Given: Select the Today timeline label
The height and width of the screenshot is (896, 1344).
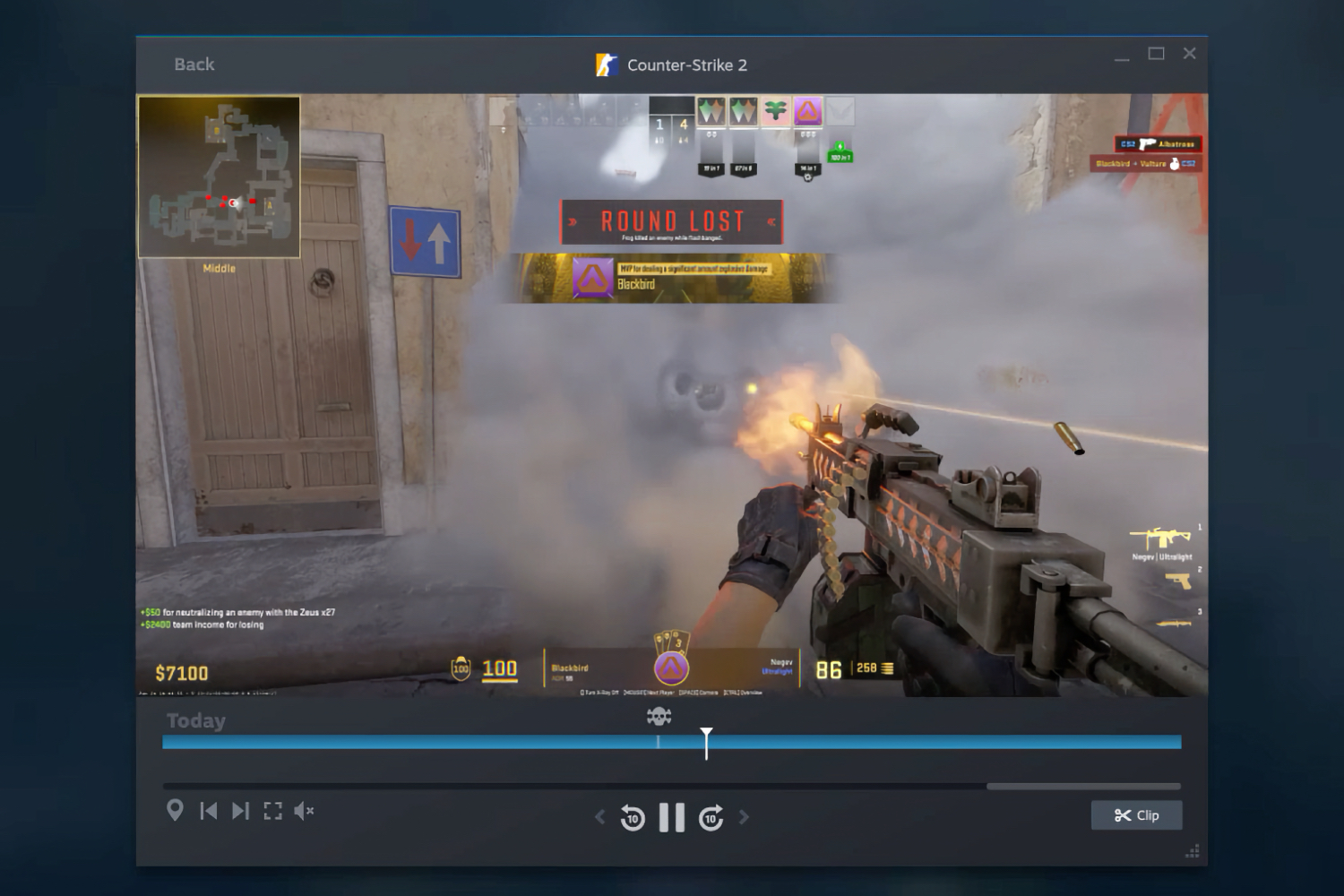Looking at the screenshot, I should [194, 719].
